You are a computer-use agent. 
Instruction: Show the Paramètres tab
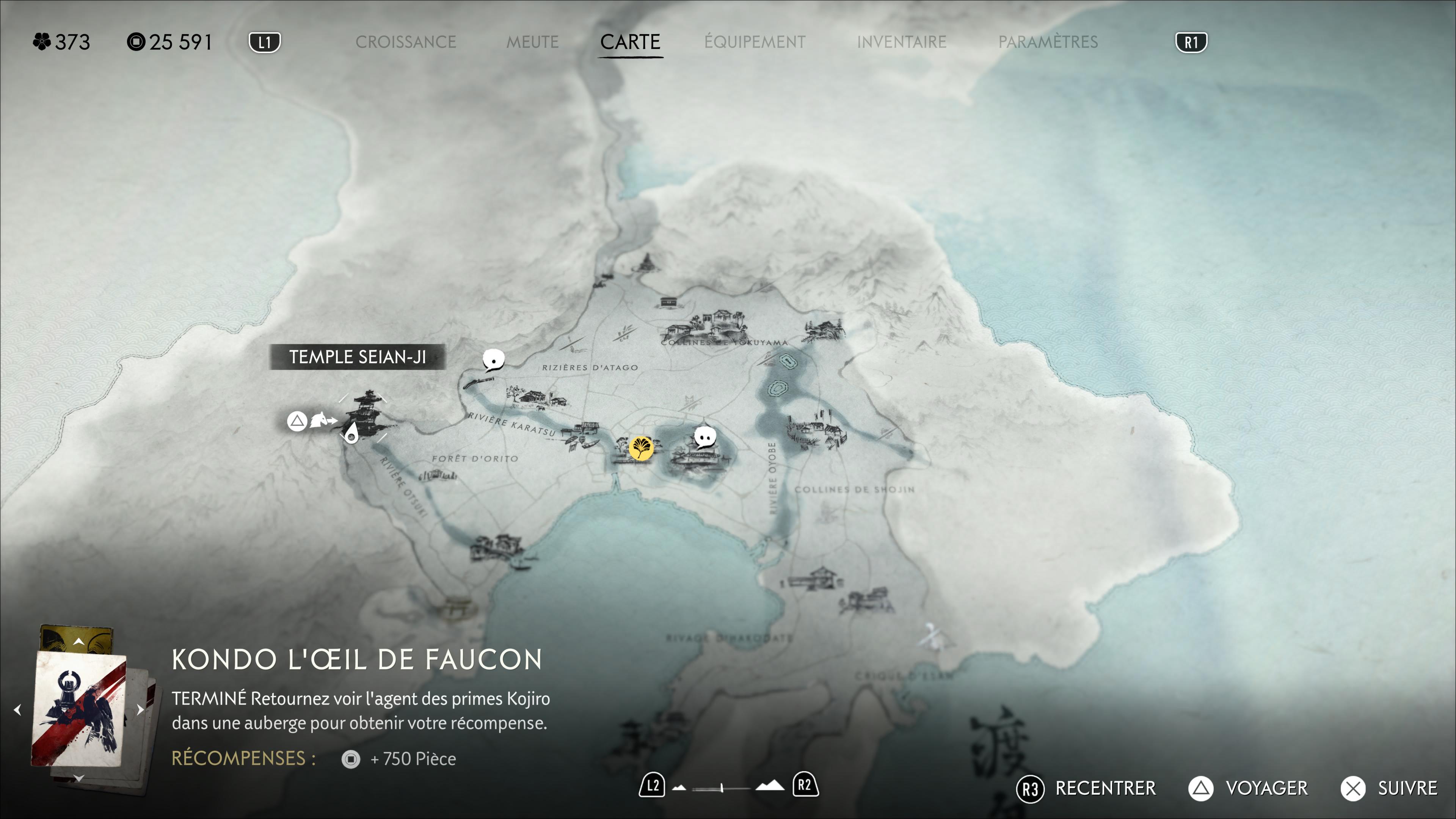coord(1047,42)
